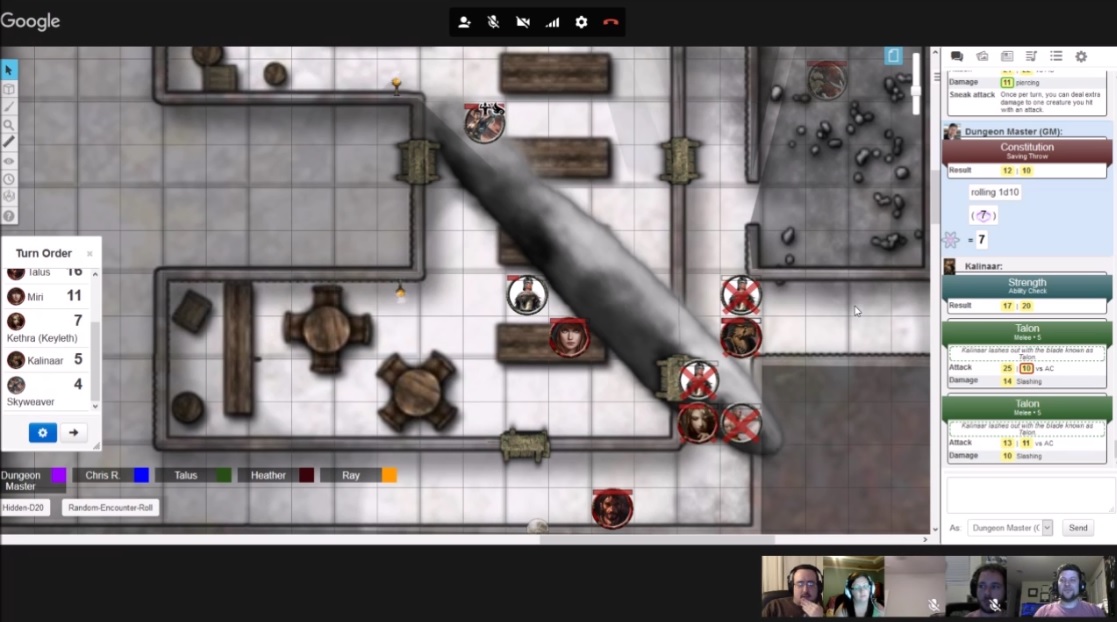The image size is (1117, 622).
Task: Open the sidebar settings gear tab
Action: coord(1081,57)
